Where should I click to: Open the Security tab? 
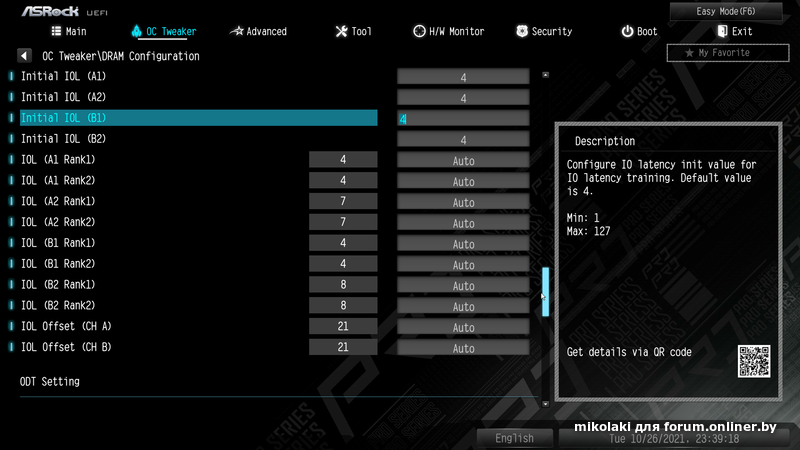544,31
